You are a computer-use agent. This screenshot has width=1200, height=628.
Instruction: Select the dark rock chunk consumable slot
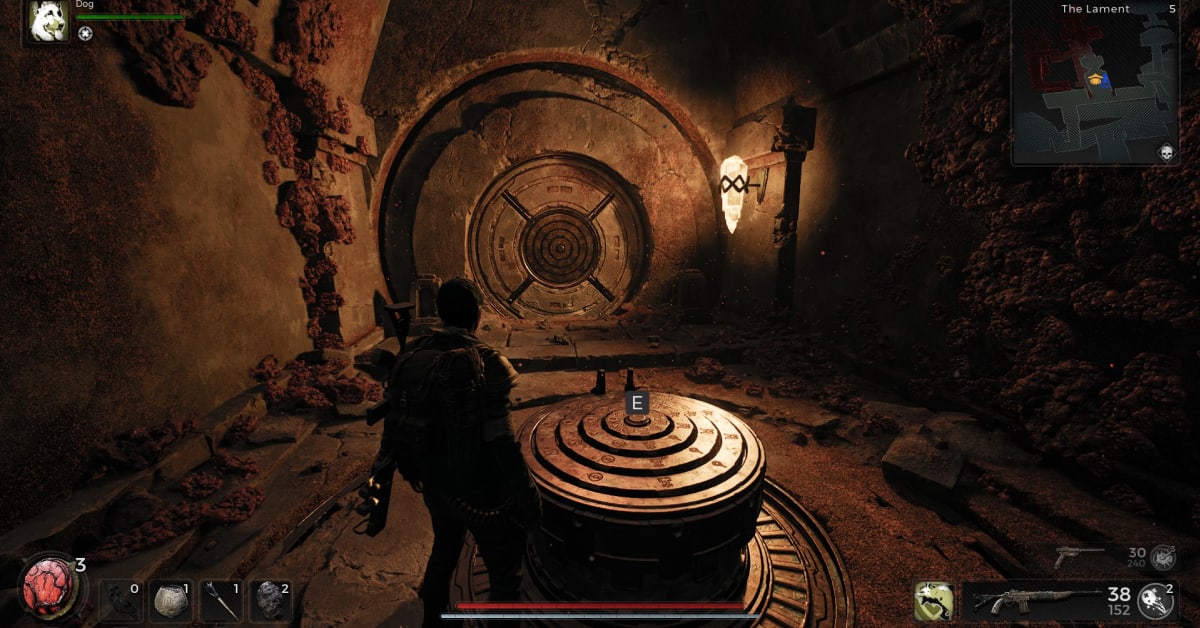click(x=270, y=601)
